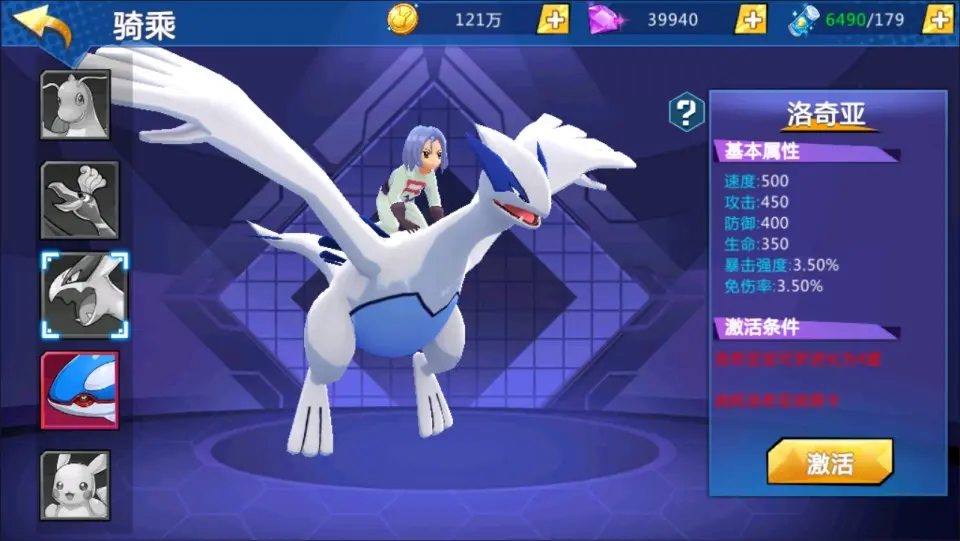Add more purple diamonds with plus button
Viewport: 960px width, 541px height.
coord(750,19)
